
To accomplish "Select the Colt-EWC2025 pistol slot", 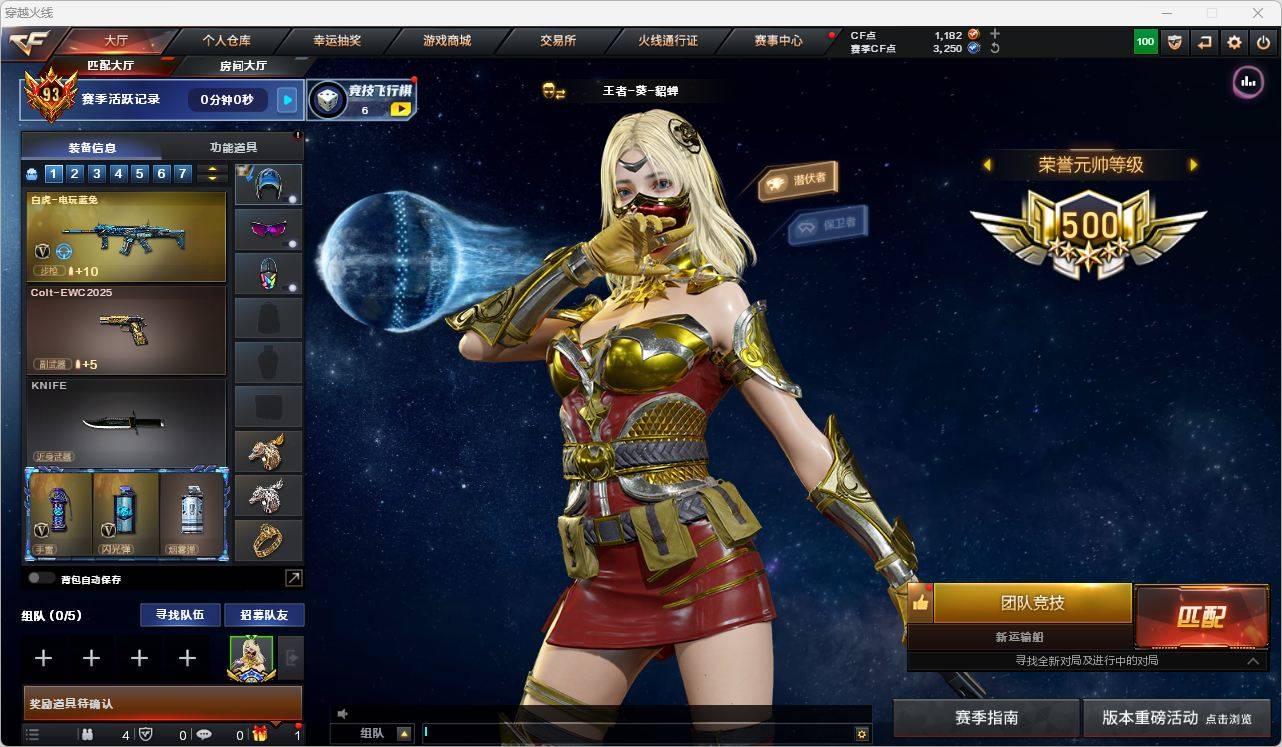I will pyautogui.click(x=126, y=330).
